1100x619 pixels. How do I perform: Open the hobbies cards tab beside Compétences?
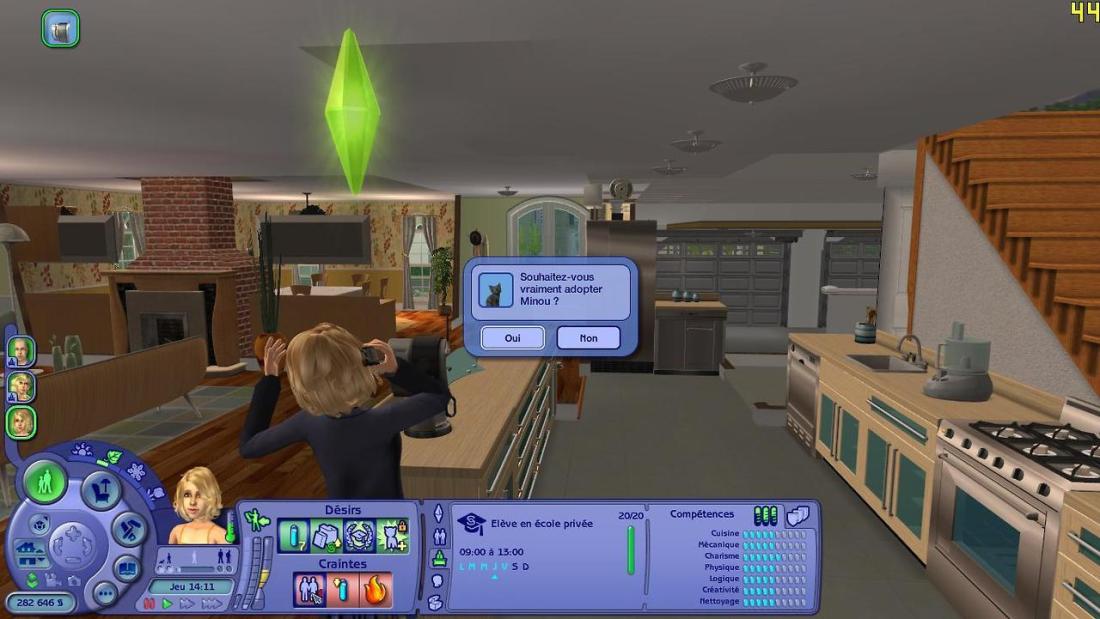click(x=797, y=515)
